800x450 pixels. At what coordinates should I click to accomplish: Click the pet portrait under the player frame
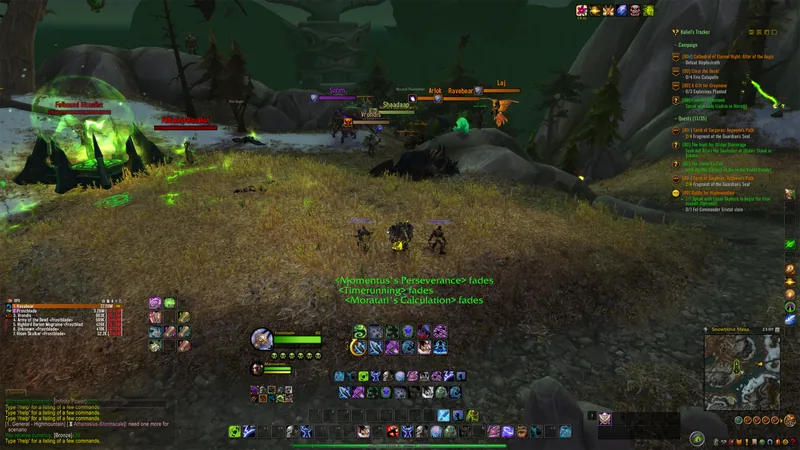coord(257,369)
